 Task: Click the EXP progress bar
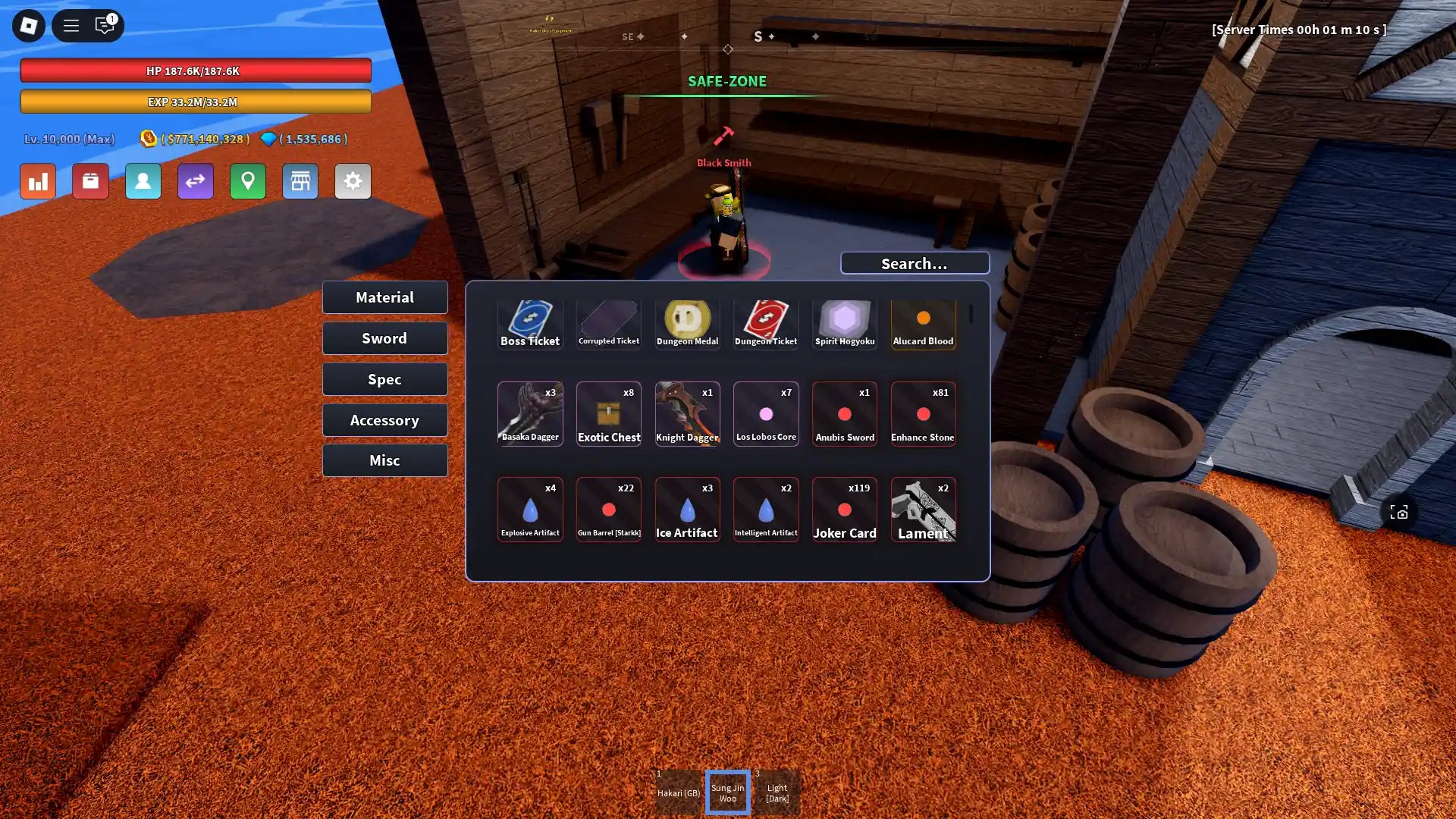[196, 101]
